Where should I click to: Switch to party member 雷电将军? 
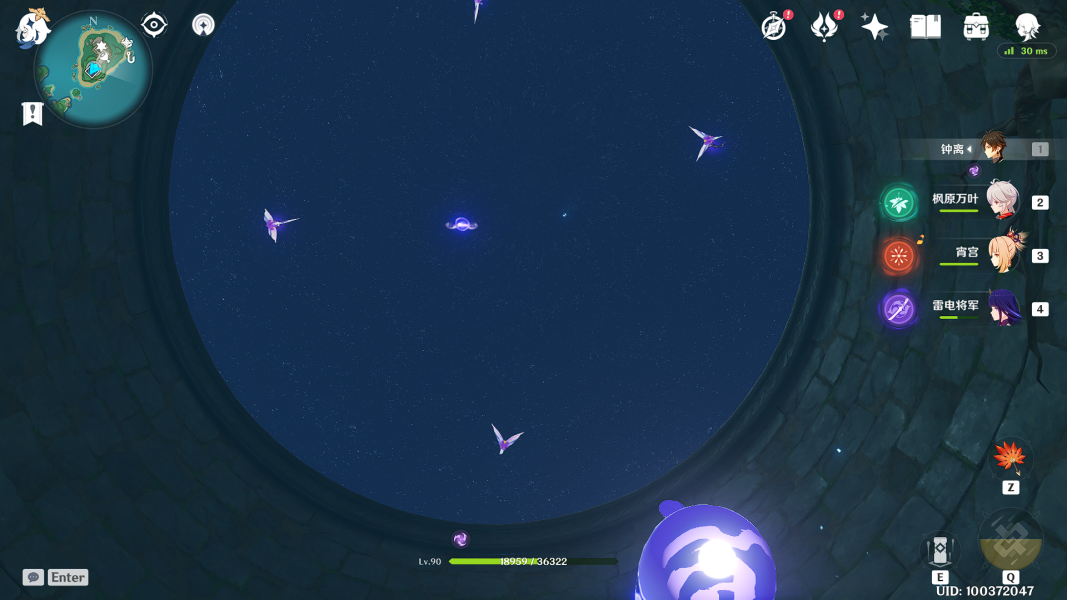pos(1001,308)
